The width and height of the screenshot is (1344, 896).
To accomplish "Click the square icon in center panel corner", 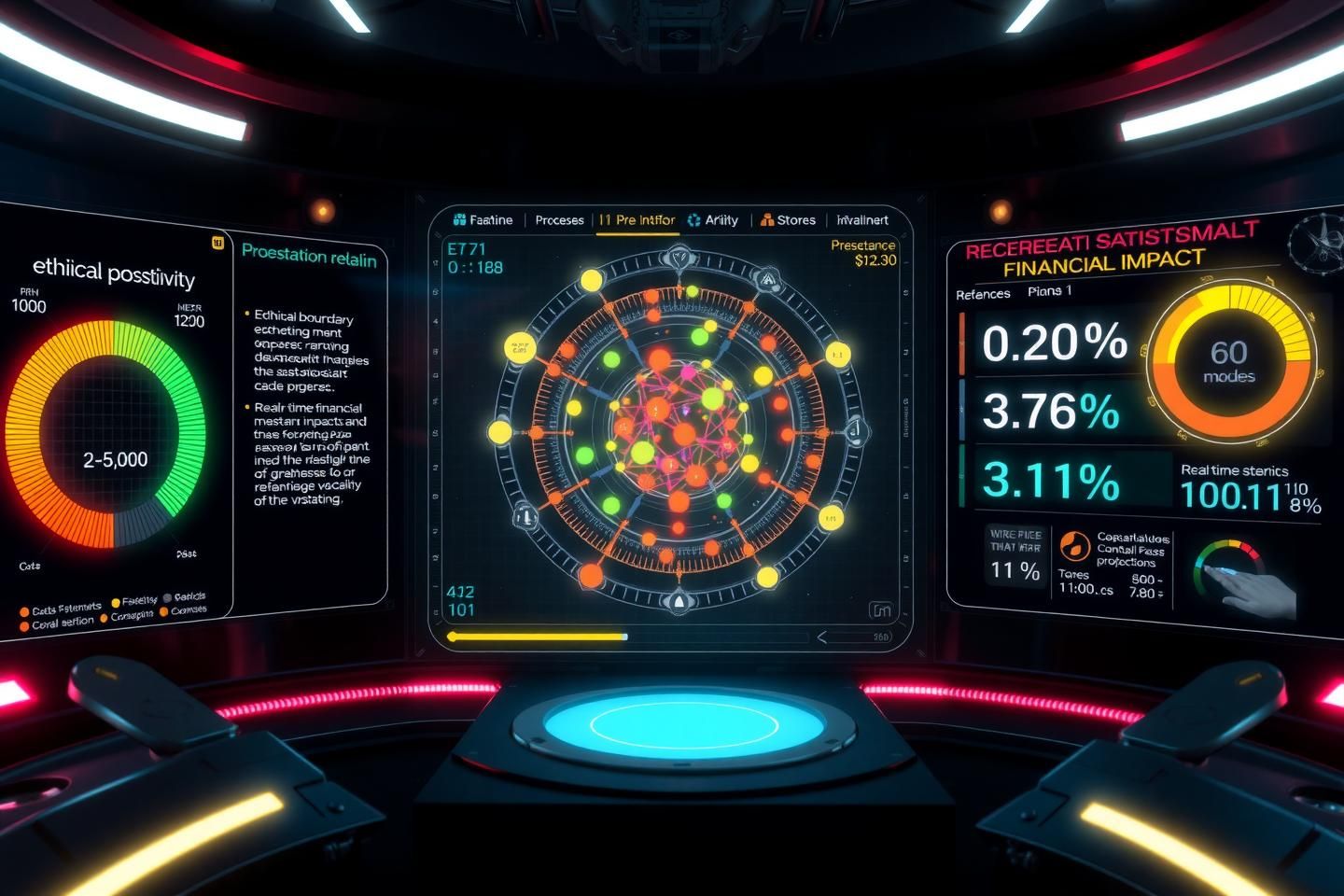I will (x=879, y=610).
